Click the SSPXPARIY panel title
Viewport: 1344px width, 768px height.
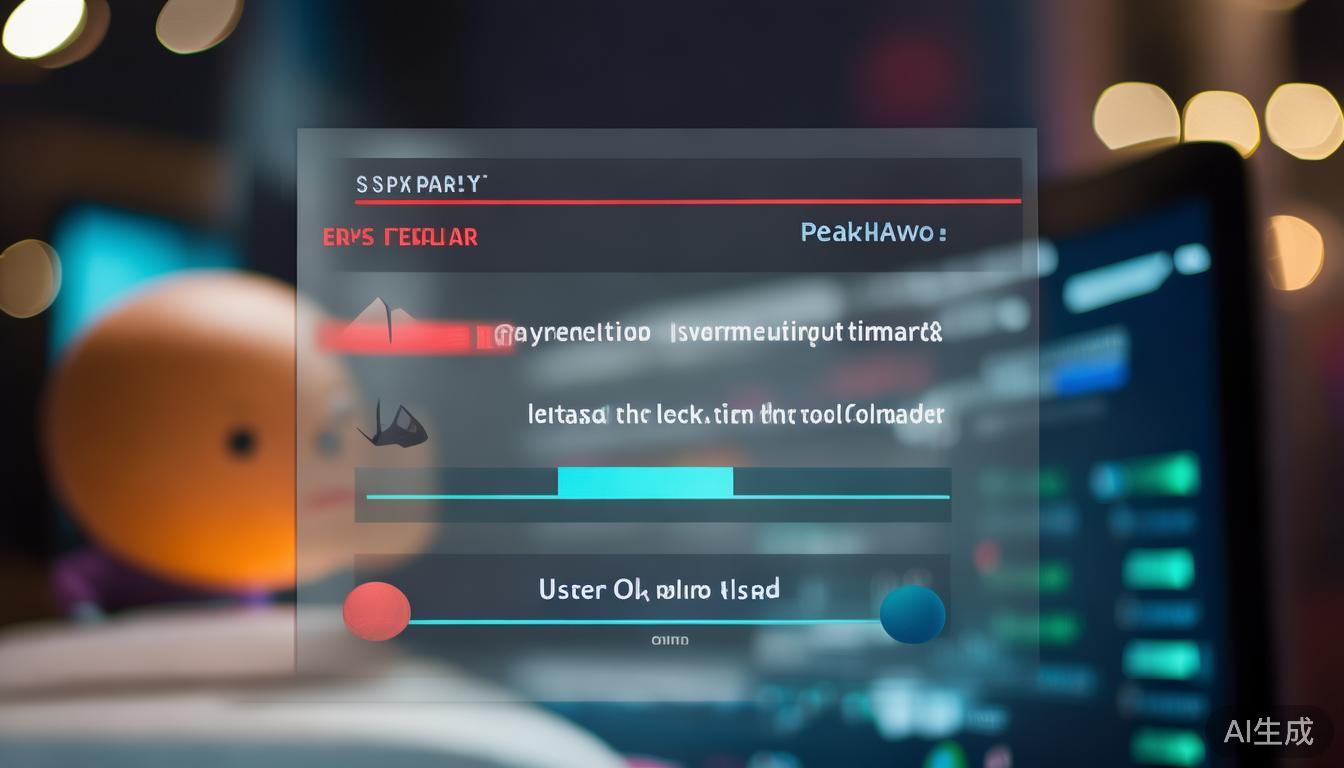coord(421,184)
